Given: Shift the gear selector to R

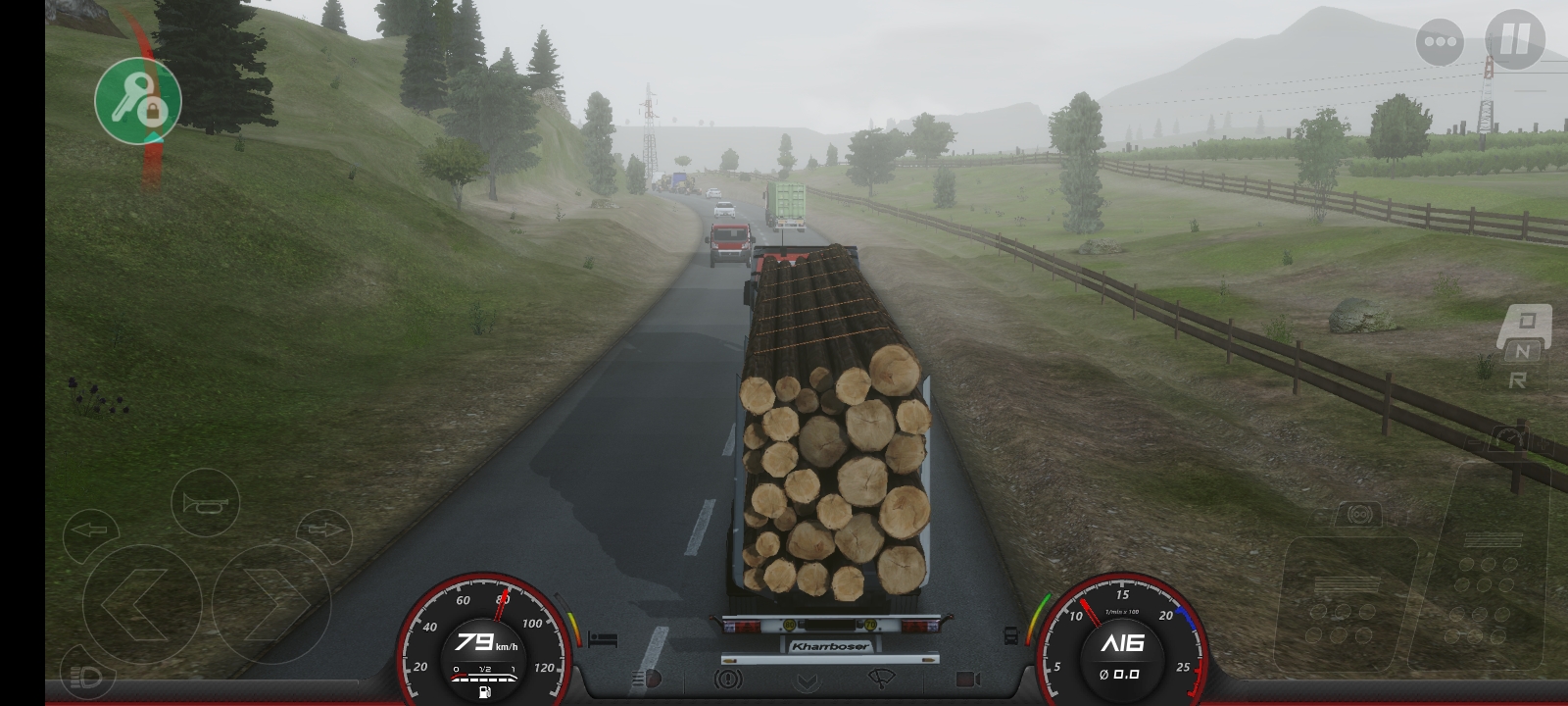Looking at the screenshot, I should pos(1517,380).
